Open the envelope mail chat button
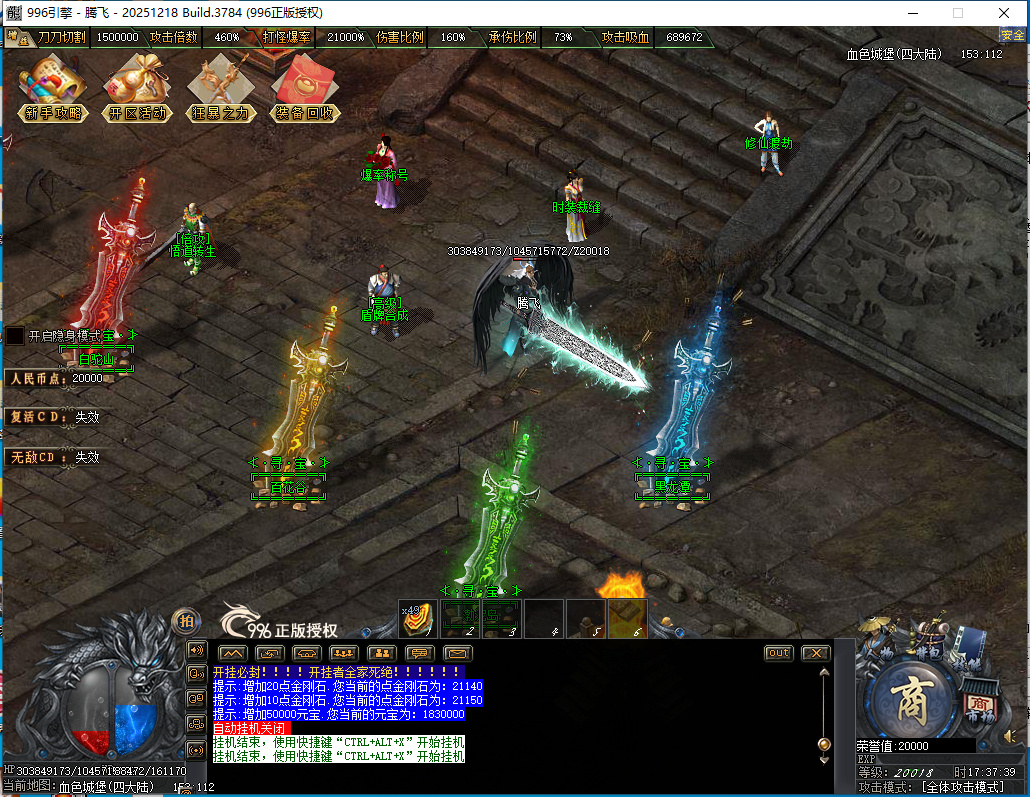 [457, 653]
